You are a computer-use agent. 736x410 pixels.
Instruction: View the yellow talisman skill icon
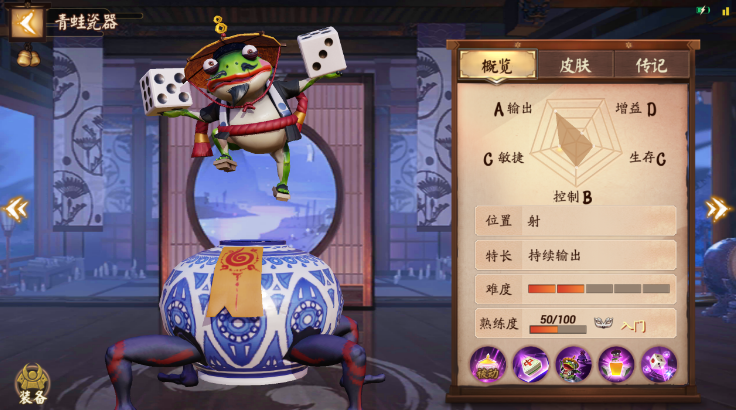(616, 363)
